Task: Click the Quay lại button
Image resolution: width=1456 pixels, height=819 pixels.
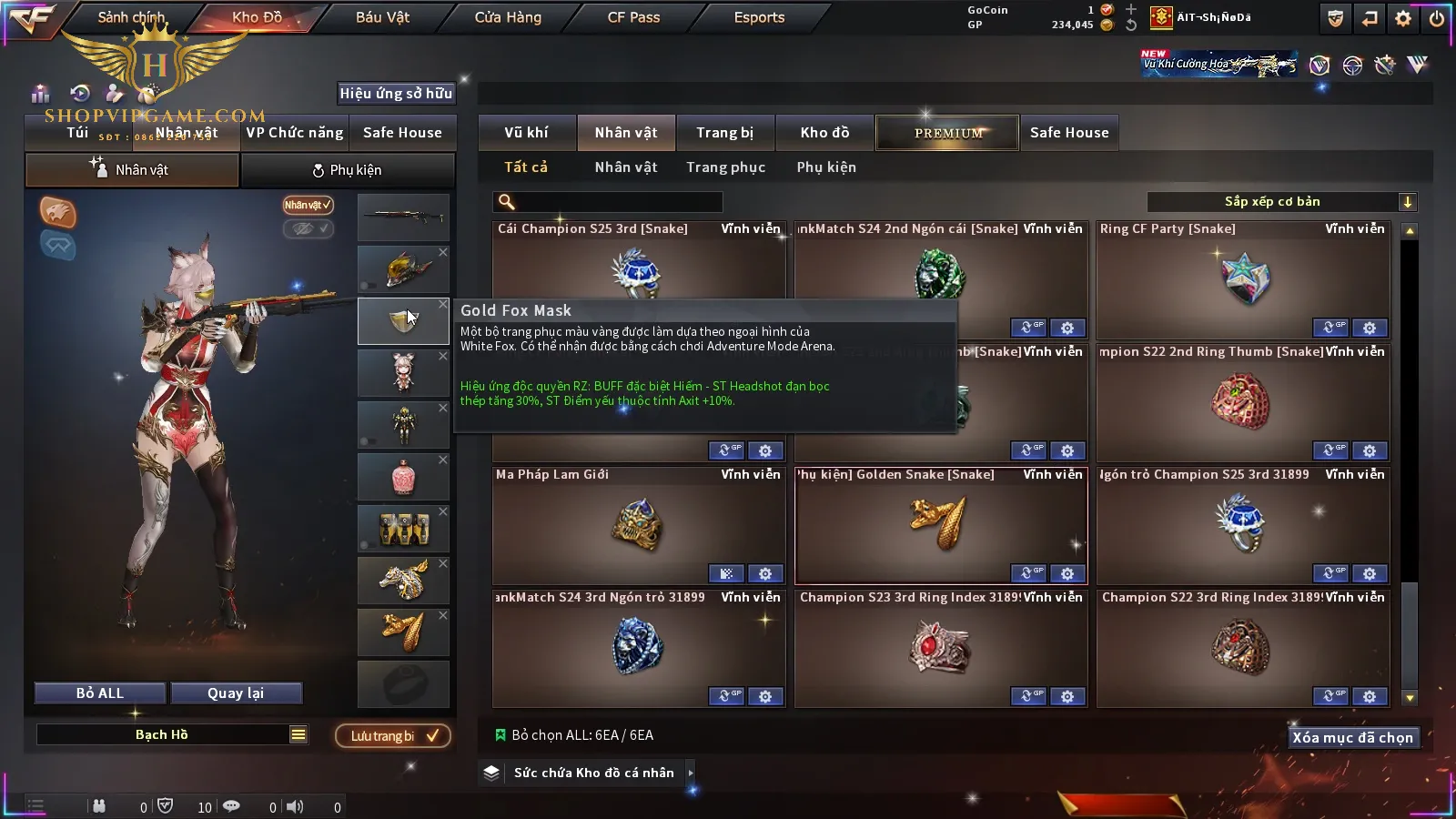Action: coord(236,693)
